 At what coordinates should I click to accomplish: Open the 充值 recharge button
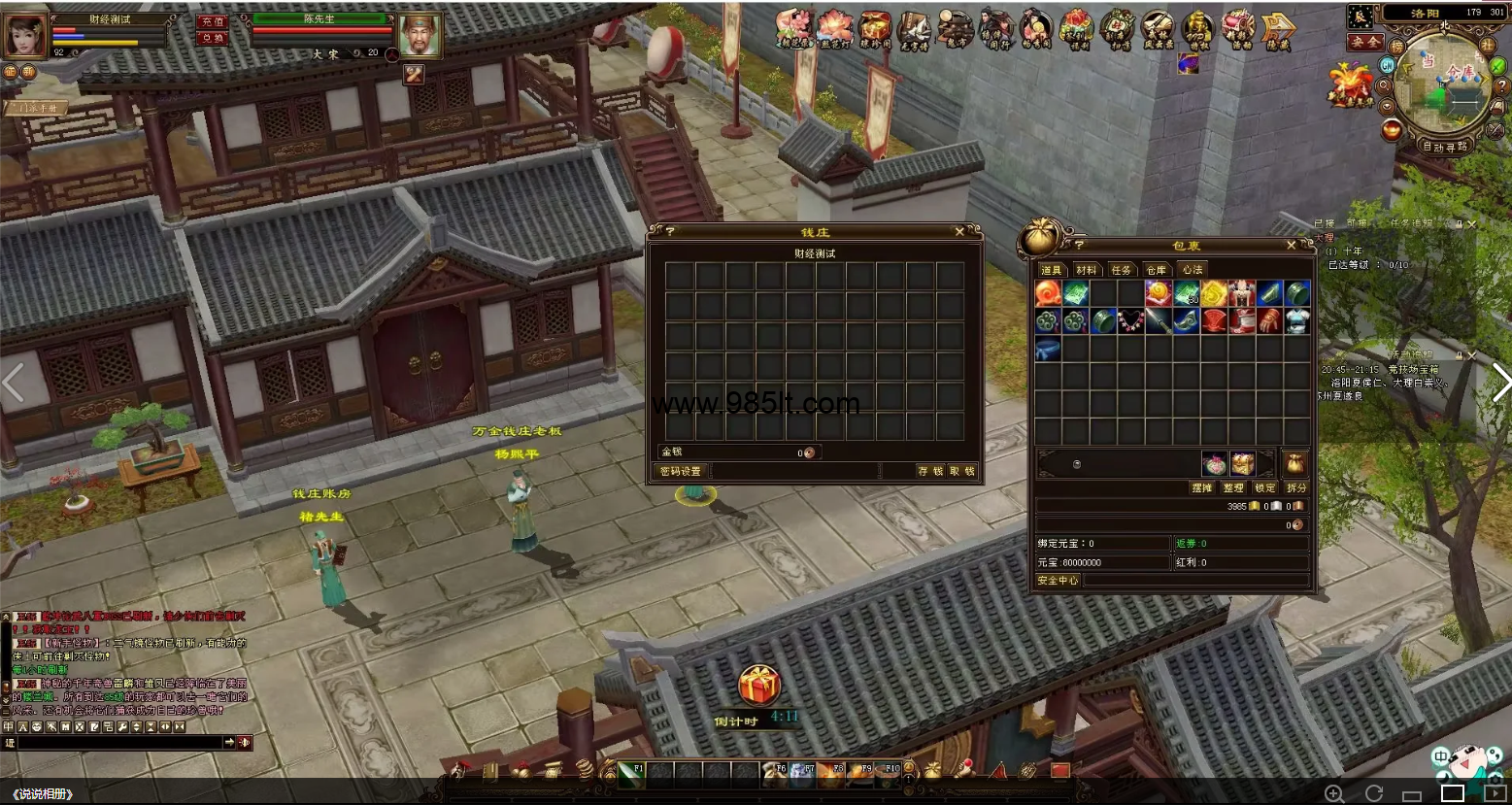tap(212, 21)
